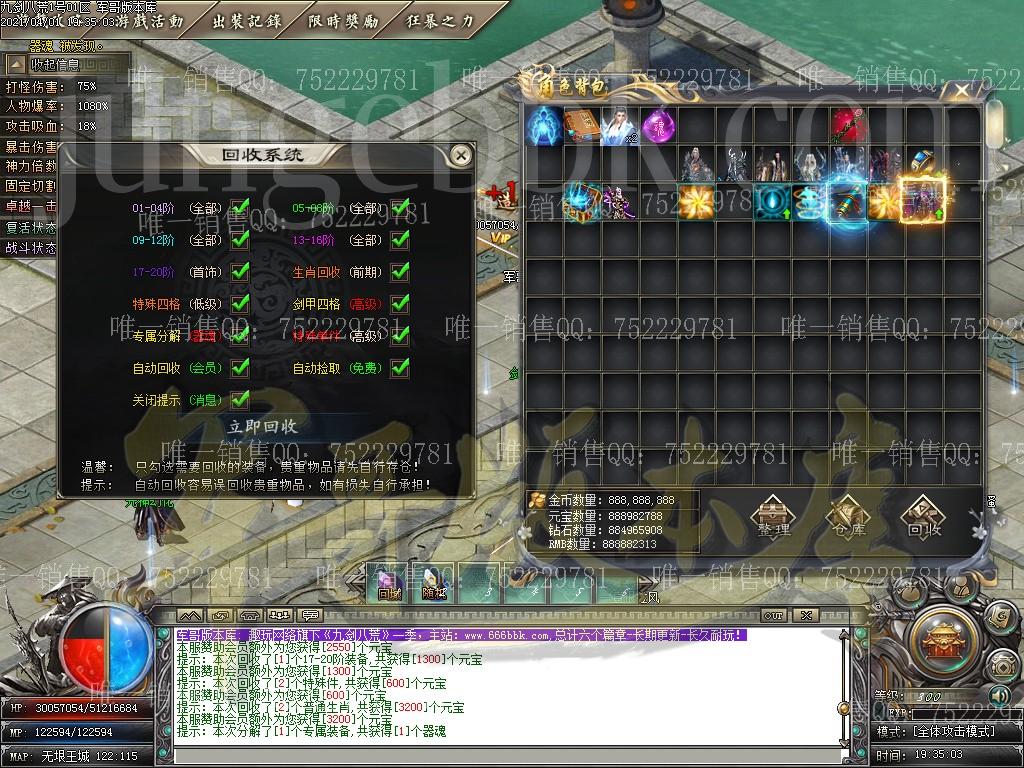Open 回收 recycle from the bag panel
Image resolution: width=1024 pixels, height=768 pixels.
point(924,518)
